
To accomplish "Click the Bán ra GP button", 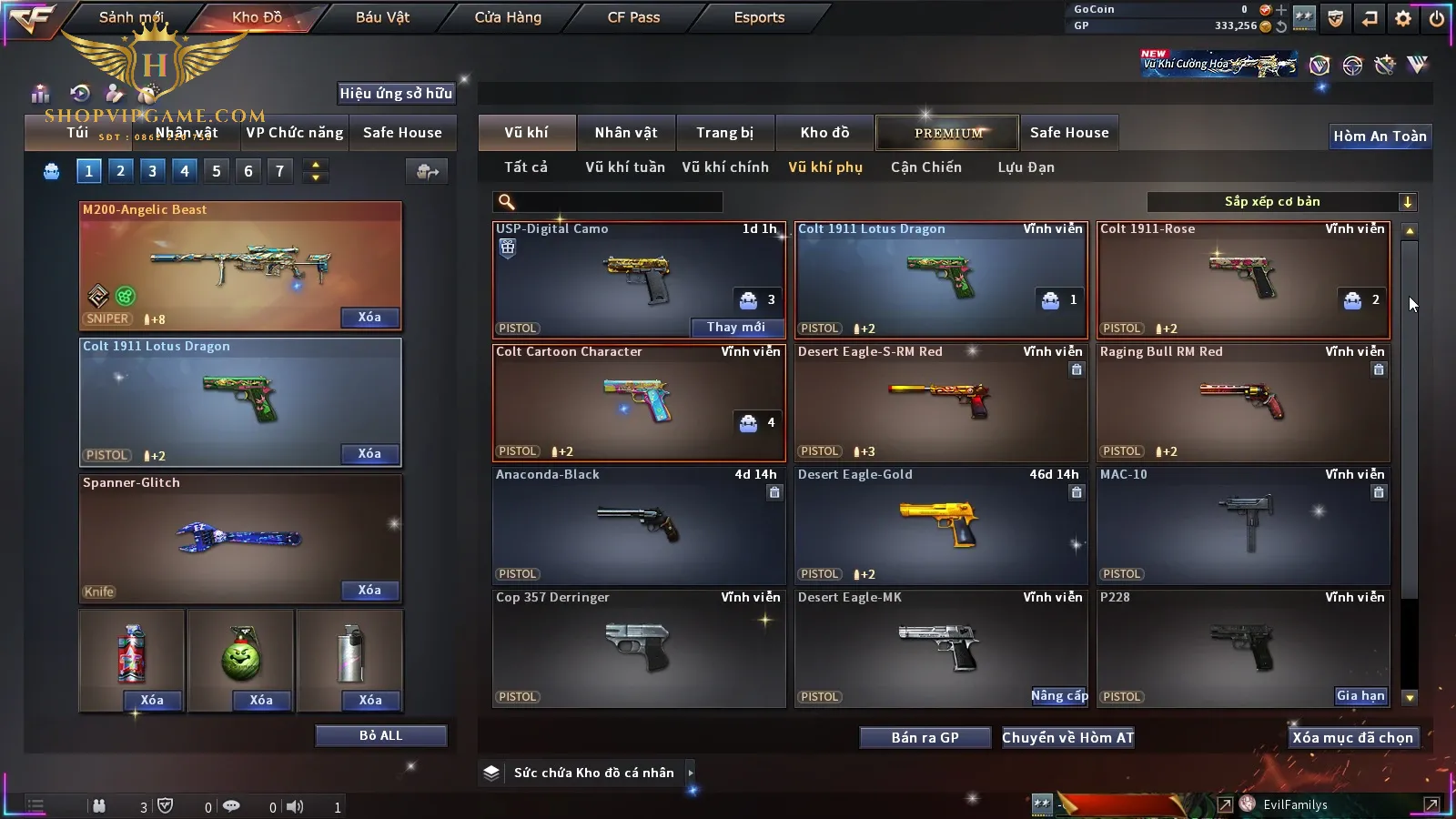I will click(925, 738).
